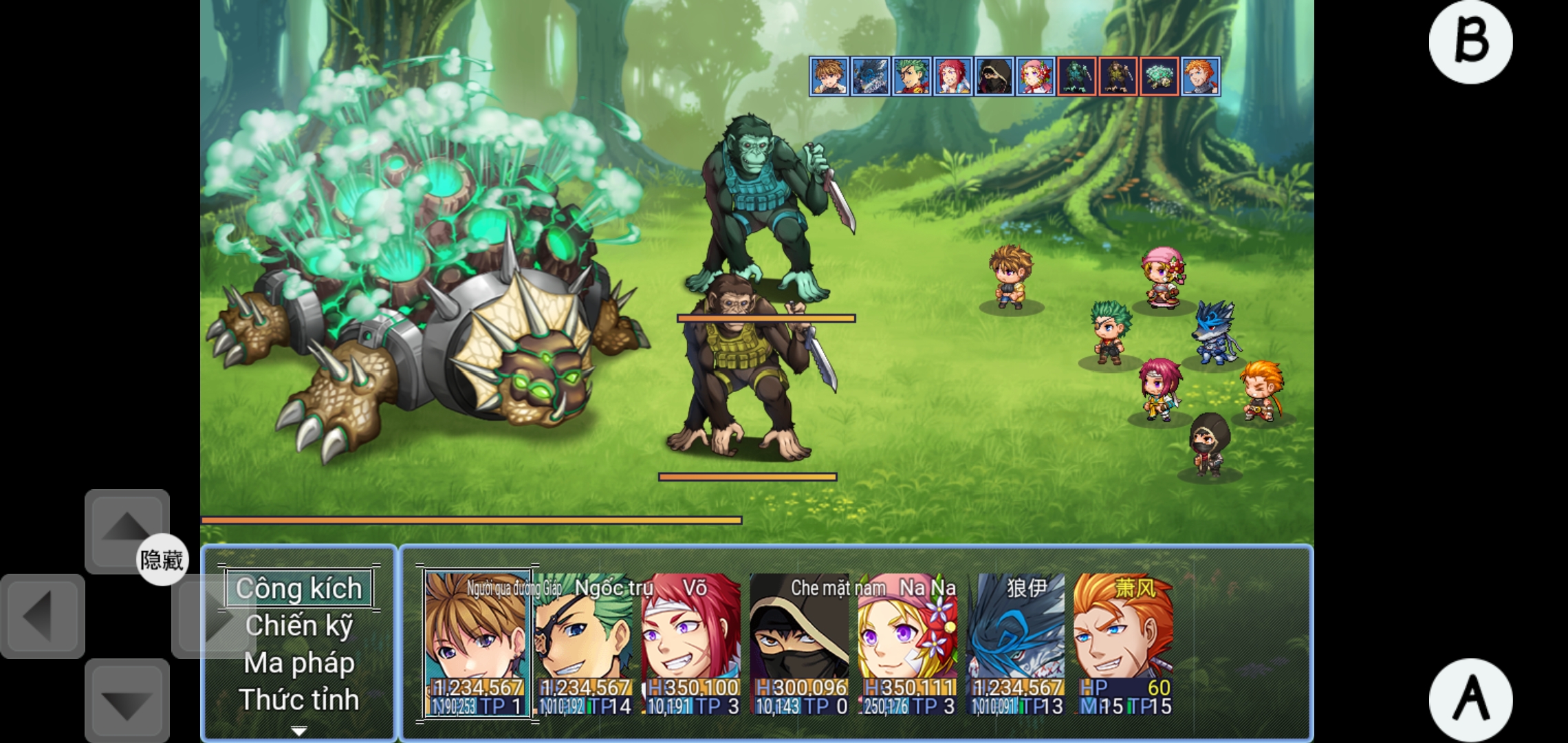Tap the d-pad down arrow

(x=127, y=701)
